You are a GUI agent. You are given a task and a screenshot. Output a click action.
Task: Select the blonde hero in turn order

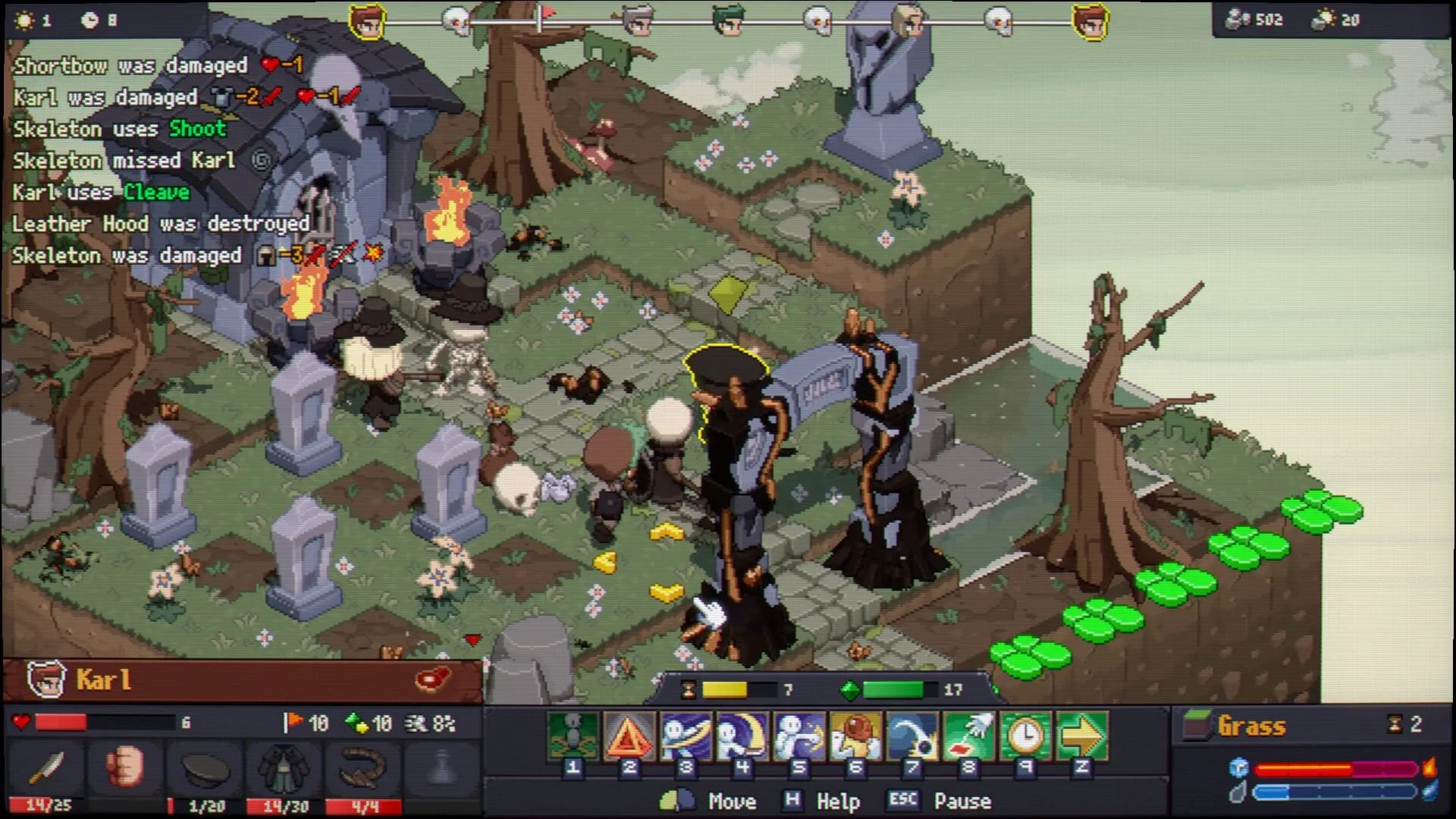(908, 20)
